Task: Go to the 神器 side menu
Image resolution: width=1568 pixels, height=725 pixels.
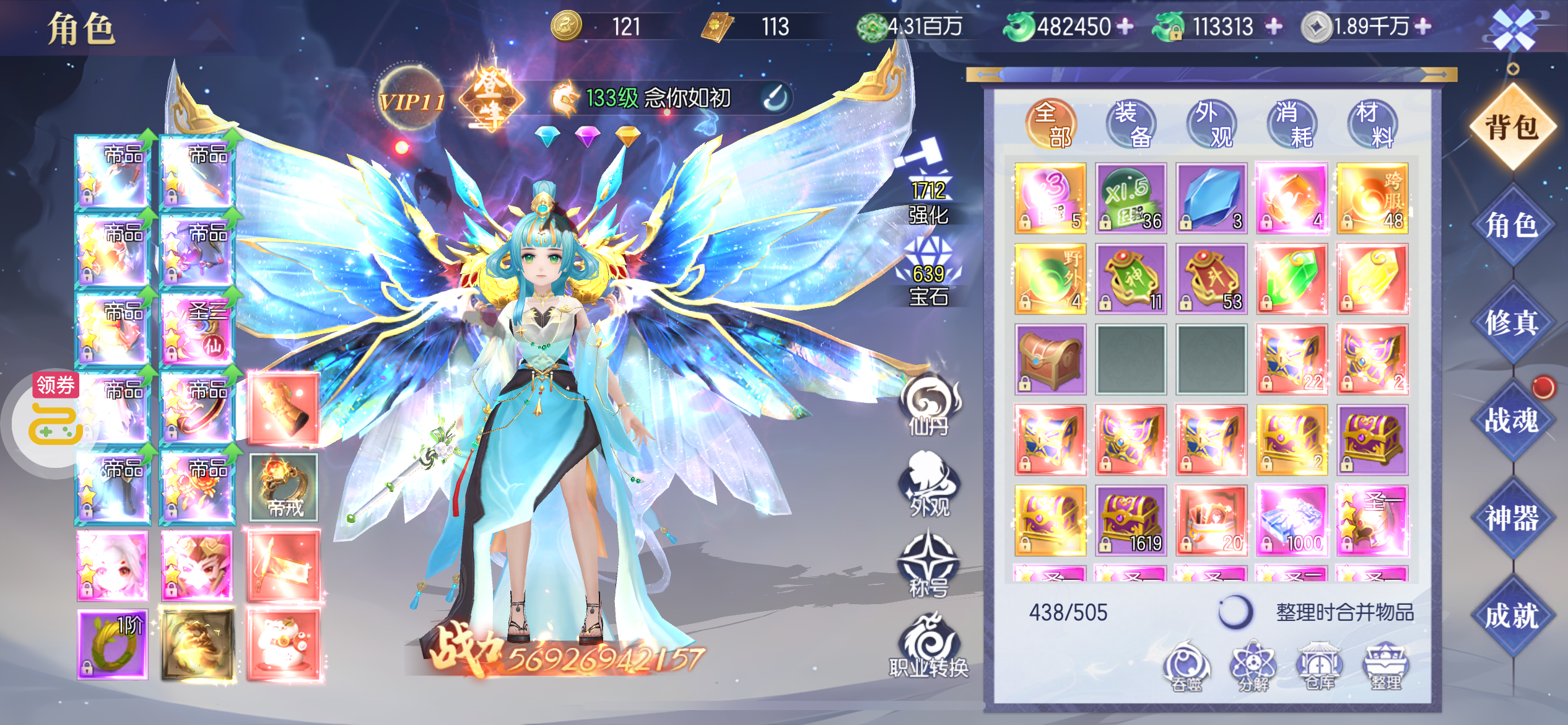Action: click(1512, 518)
